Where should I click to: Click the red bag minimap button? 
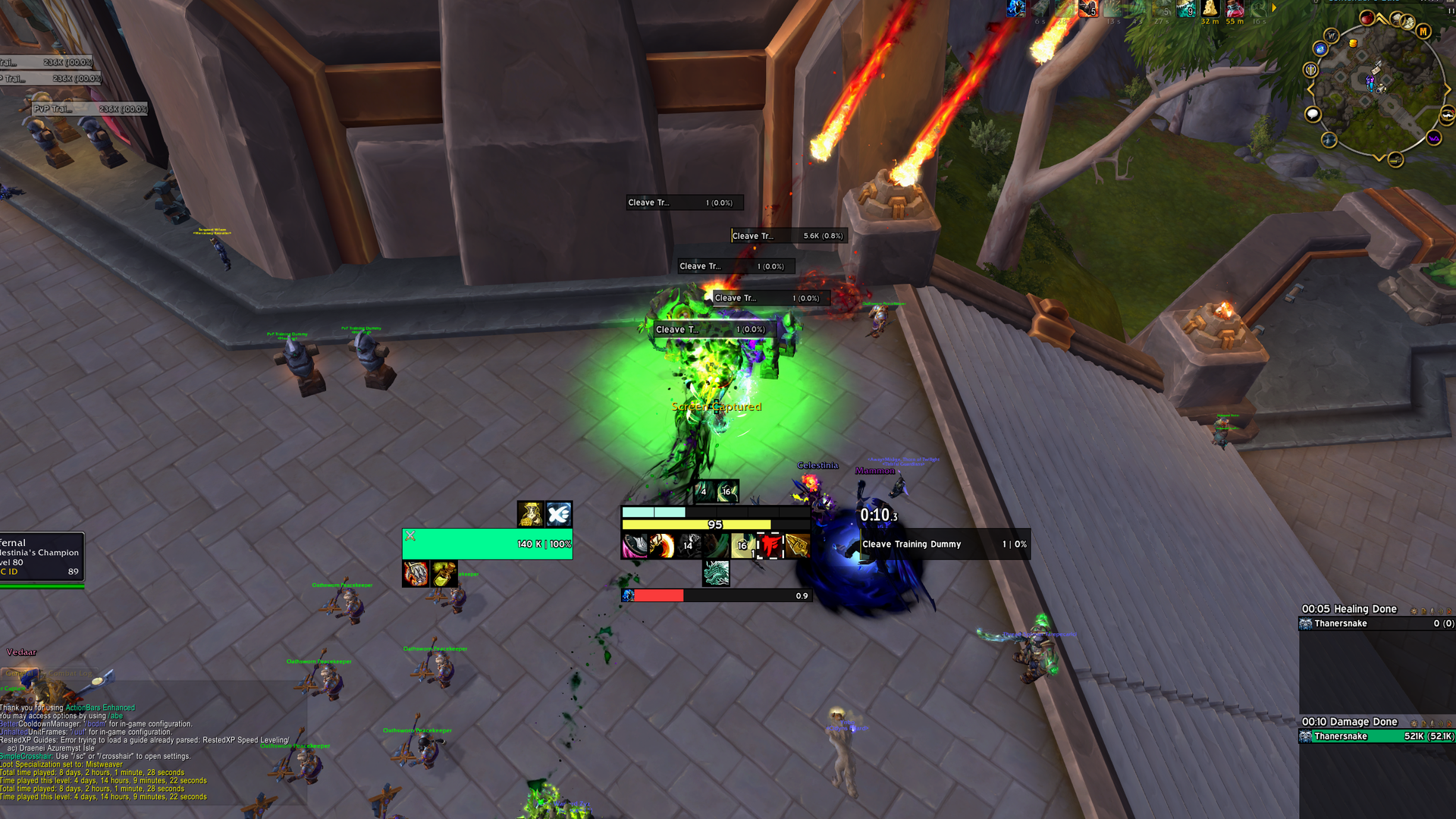[1367, 19]
